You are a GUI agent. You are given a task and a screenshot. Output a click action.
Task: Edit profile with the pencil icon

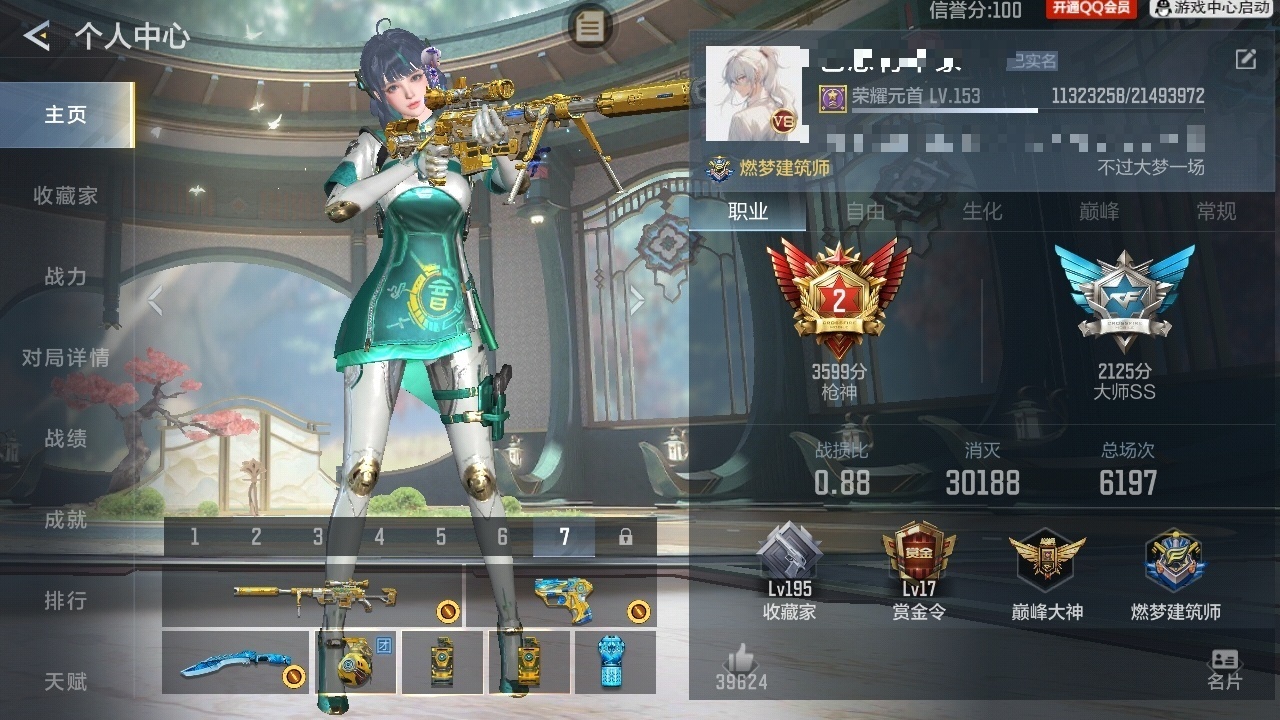click(1245, 60)
